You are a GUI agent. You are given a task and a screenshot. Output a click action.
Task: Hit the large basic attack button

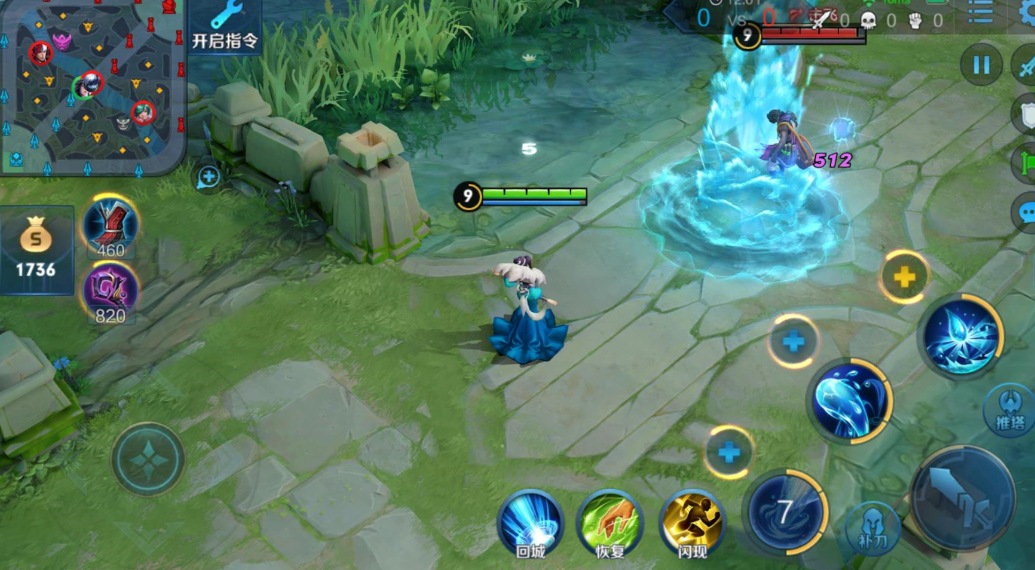click(962, 498)
